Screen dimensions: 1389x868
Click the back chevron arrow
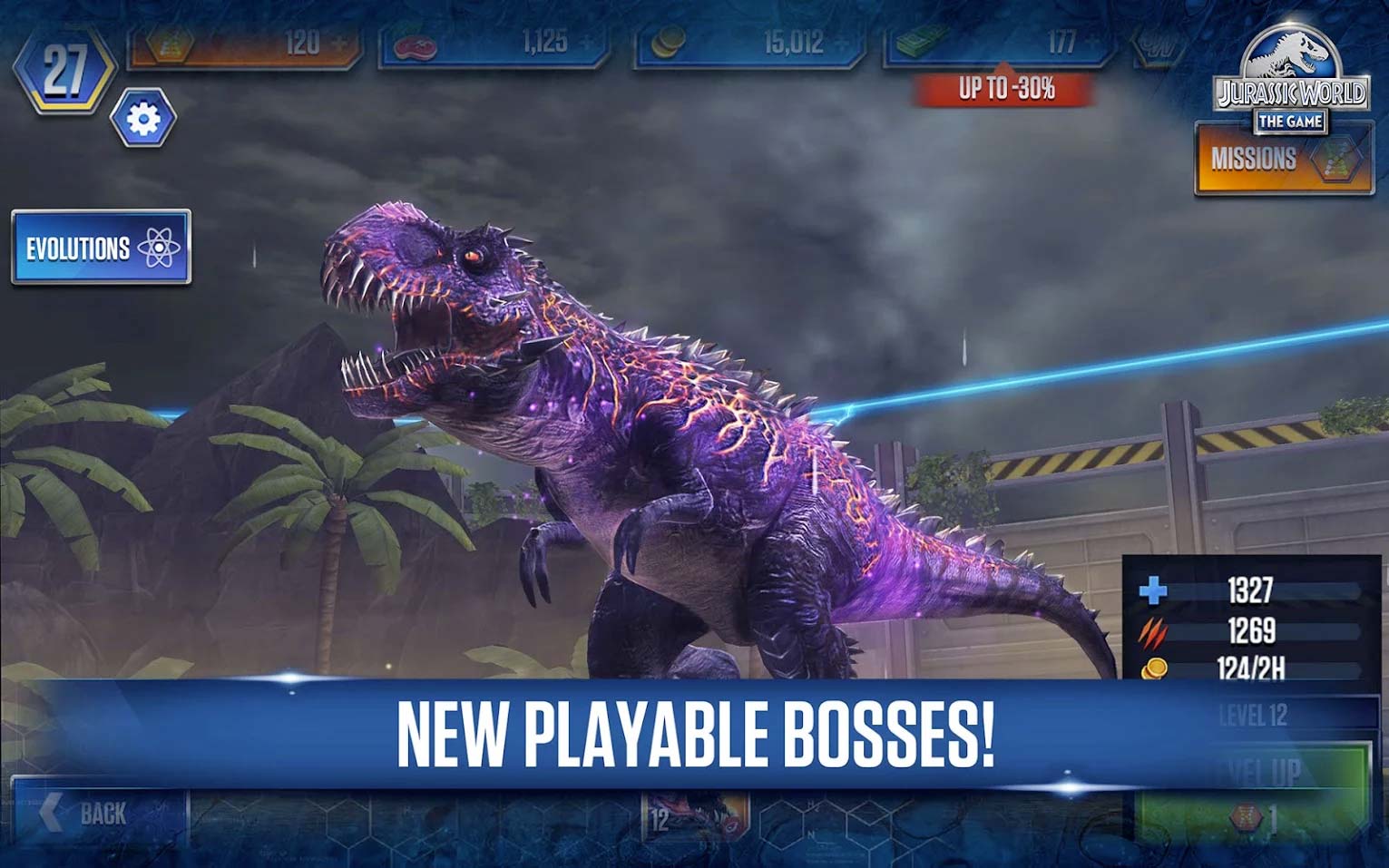coord(51,812)
